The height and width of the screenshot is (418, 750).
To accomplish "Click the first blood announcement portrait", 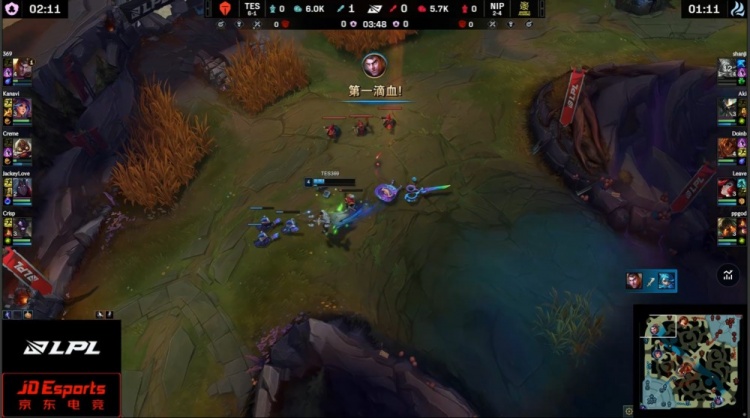I will 375,66.
